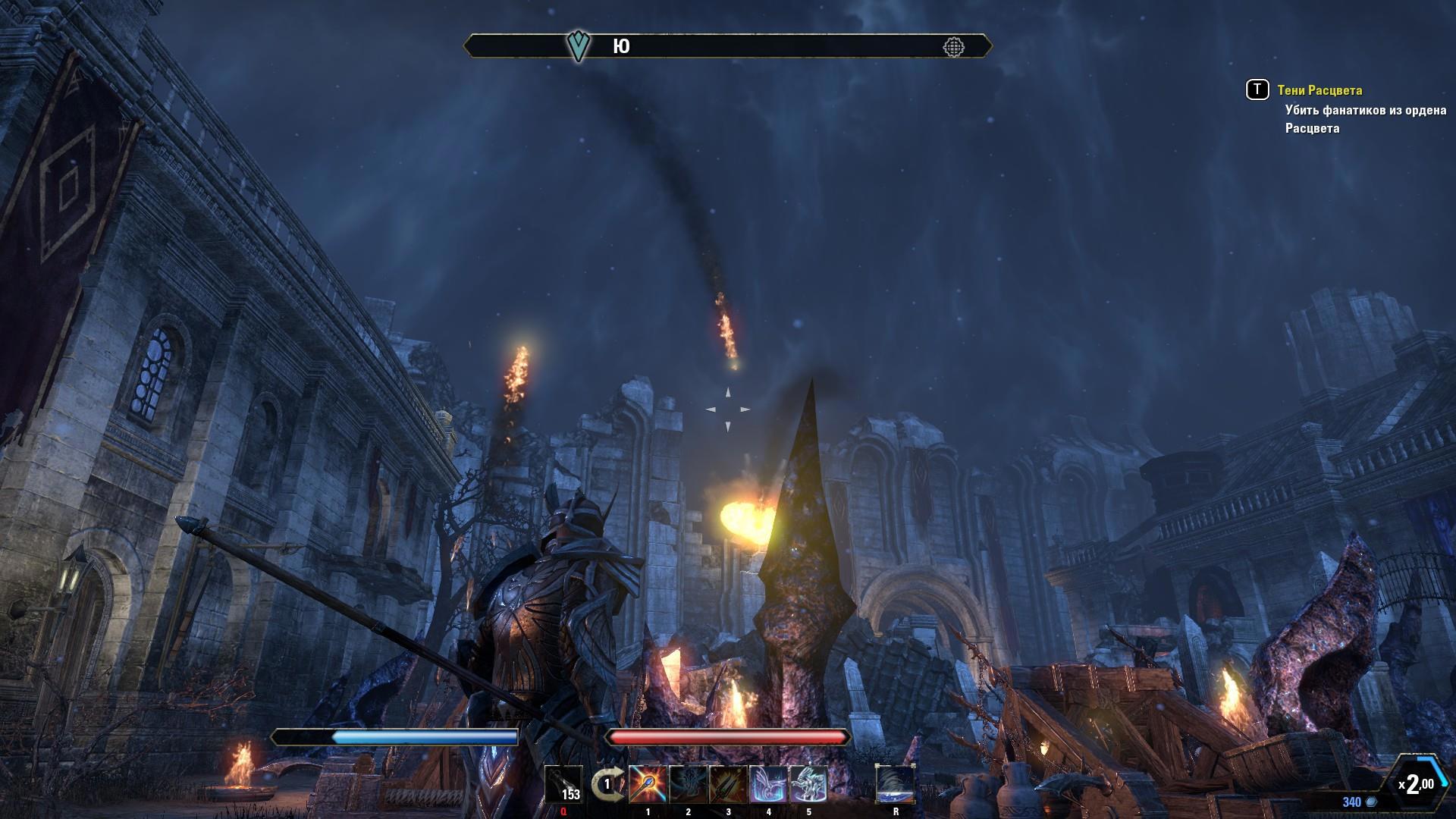Use the dark blue tendrils ability
1456x819 pixels.
pyautogui.click(x=688, y=785)
